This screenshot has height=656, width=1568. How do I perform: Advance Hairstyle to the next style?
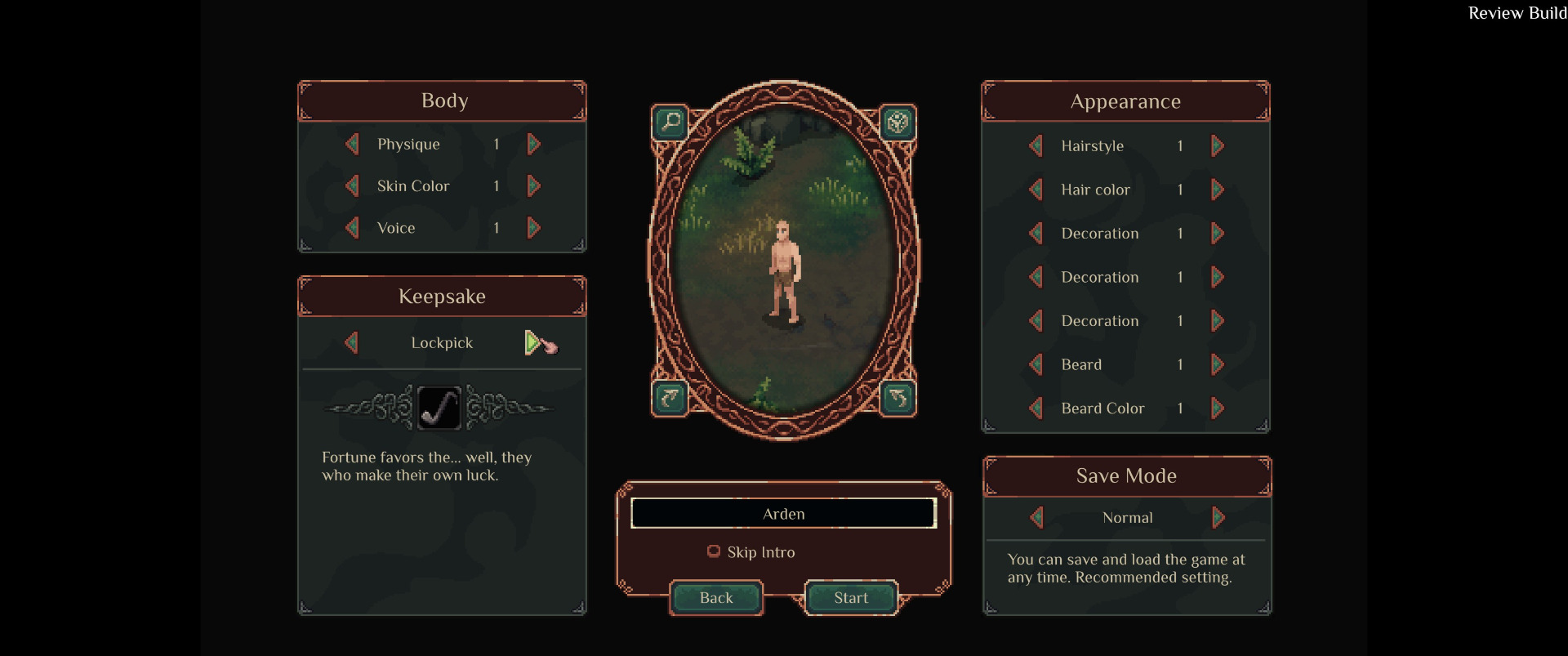(x=1218, y=146)
